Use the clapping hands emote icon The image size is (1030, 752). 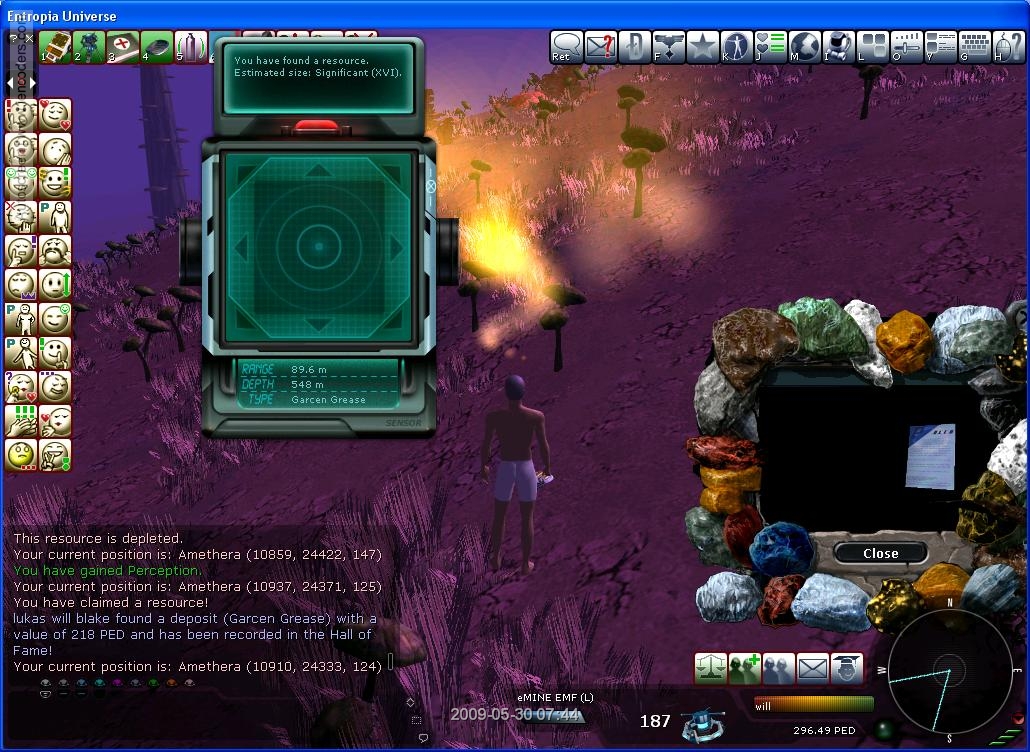21,420
